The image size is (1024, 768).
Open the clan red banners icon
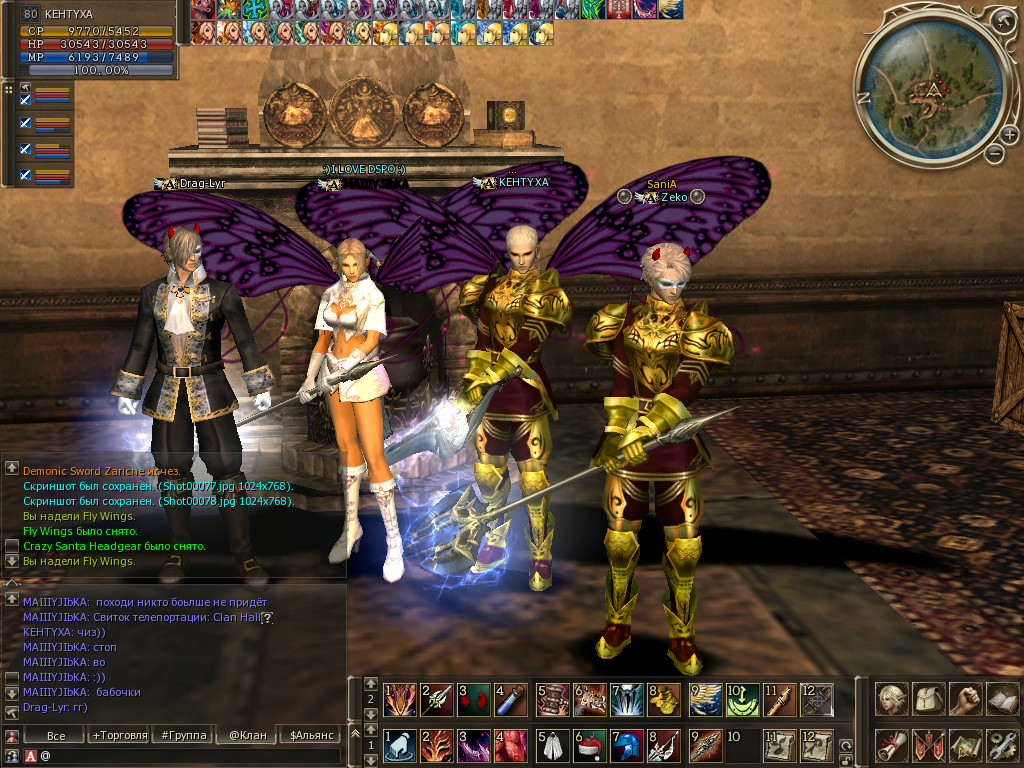pos(929,745)
